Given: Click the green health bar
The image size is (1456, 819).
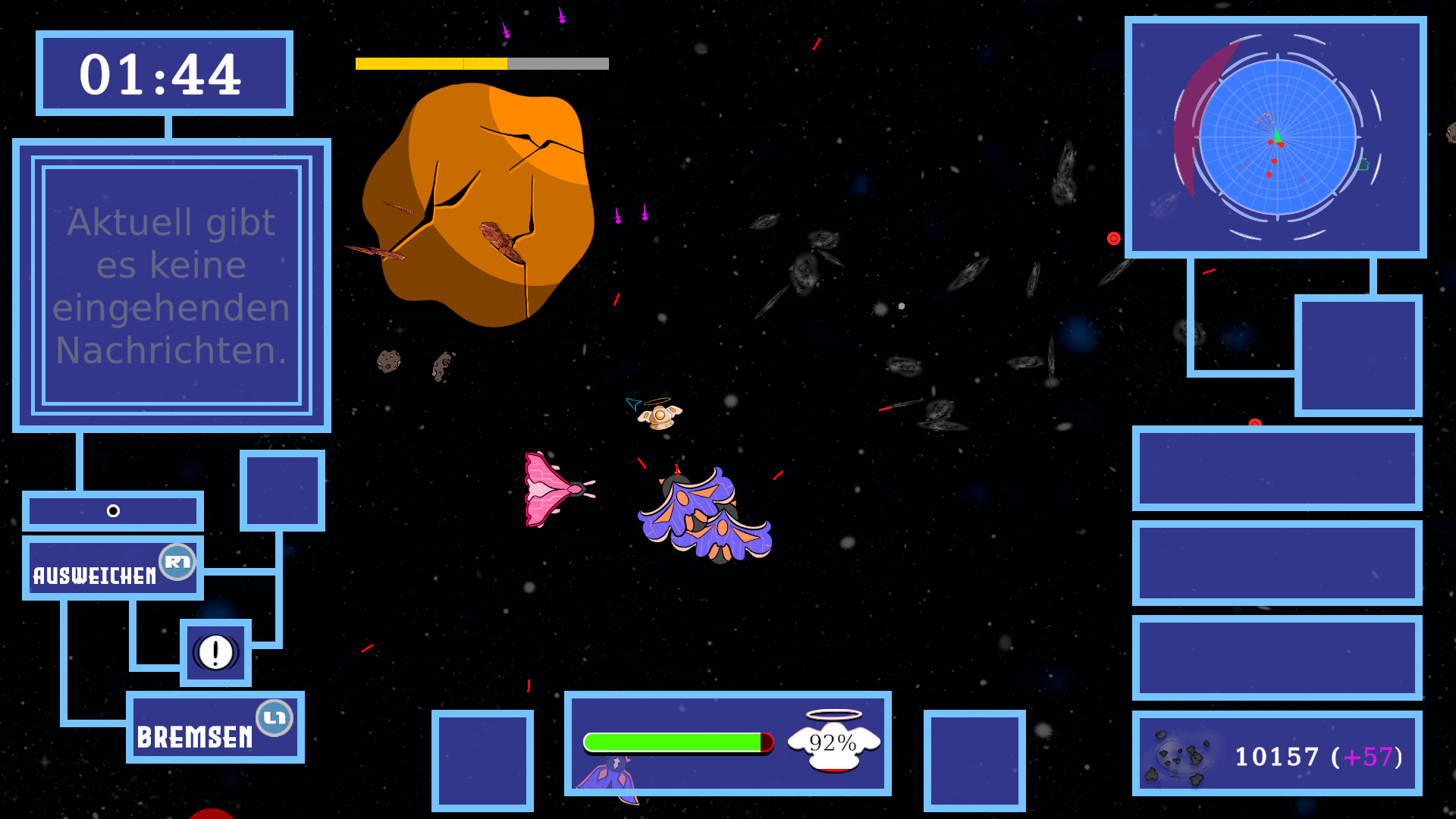Looking at the screenshot, I should tap(671, 741).
